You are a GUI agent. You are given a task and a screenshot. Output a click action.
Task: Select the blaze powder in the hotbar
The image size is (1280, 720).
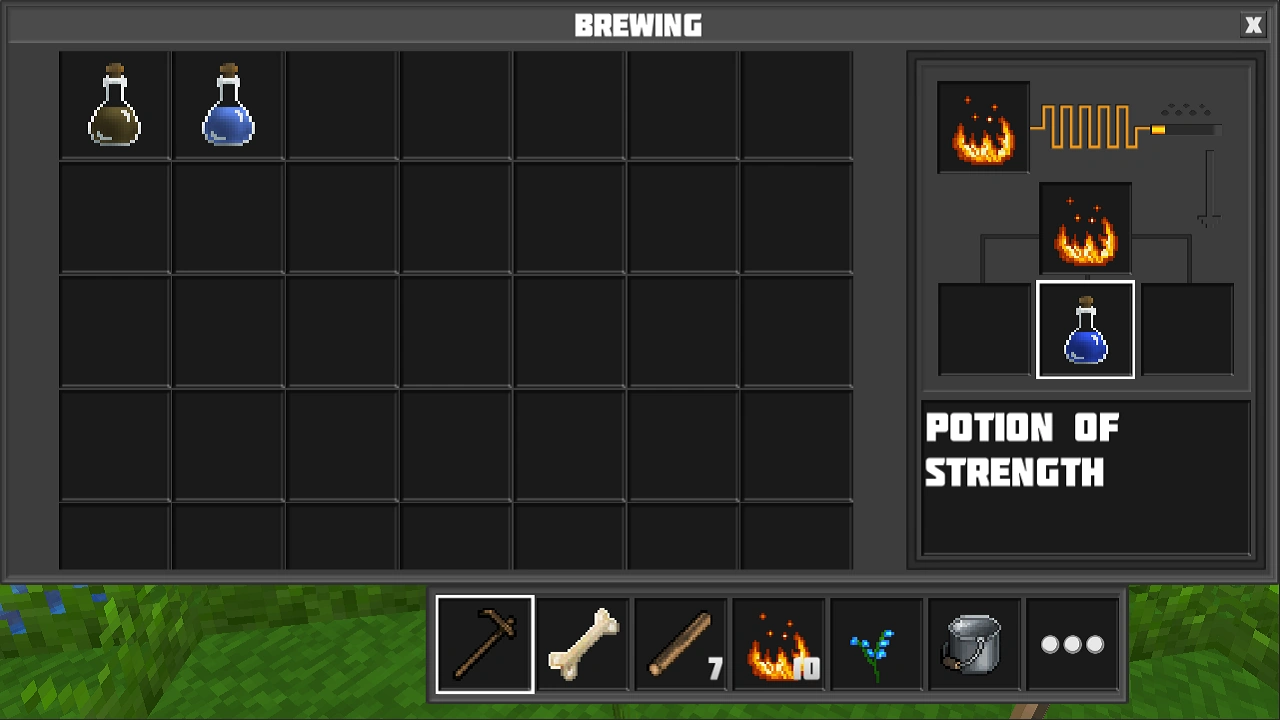pyautogui.click(x=778, y=643)
